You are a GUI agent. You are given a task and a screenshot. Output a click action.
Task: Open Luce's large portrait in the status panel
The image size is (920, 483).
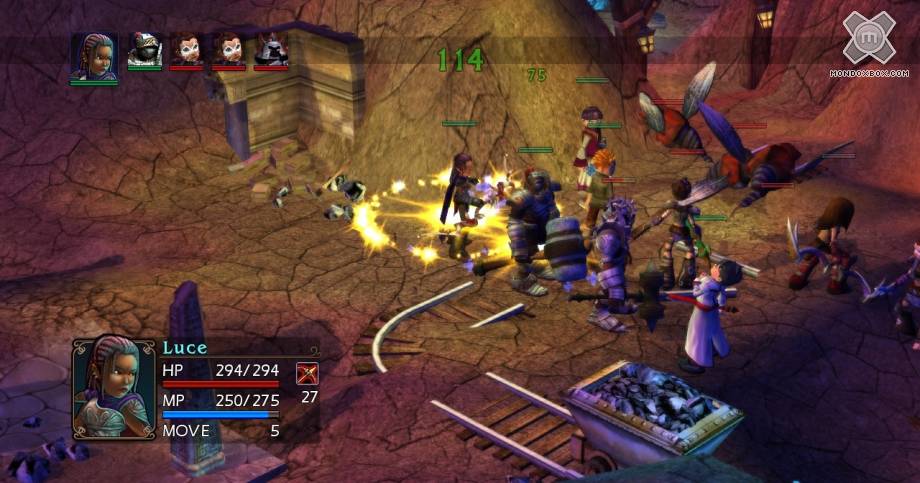click(113, 387)
